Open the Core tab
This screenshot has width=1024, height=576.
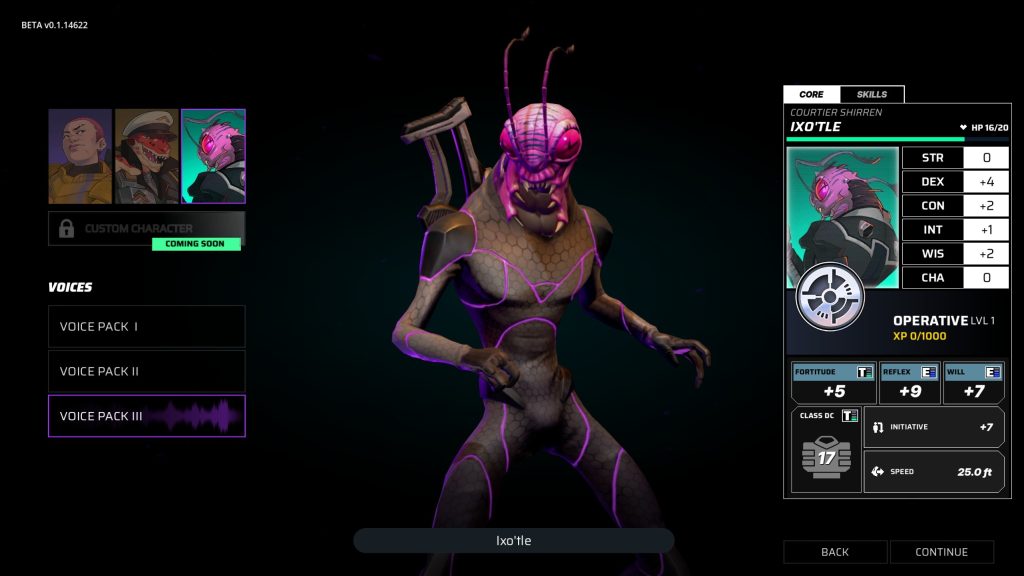tap(812, 94)
